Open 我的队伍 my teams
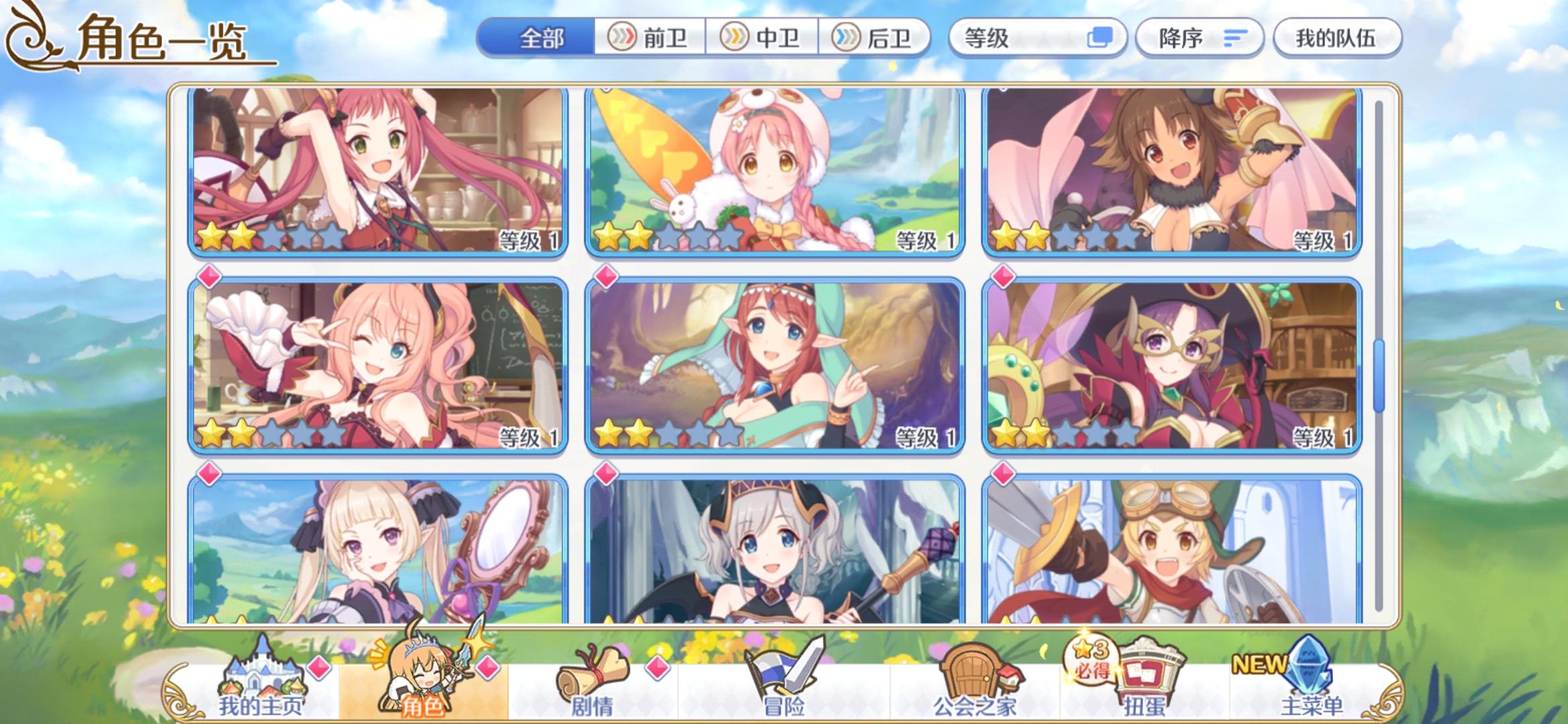The width and height of the screenshot is (1568, 724). (1337, 38)
